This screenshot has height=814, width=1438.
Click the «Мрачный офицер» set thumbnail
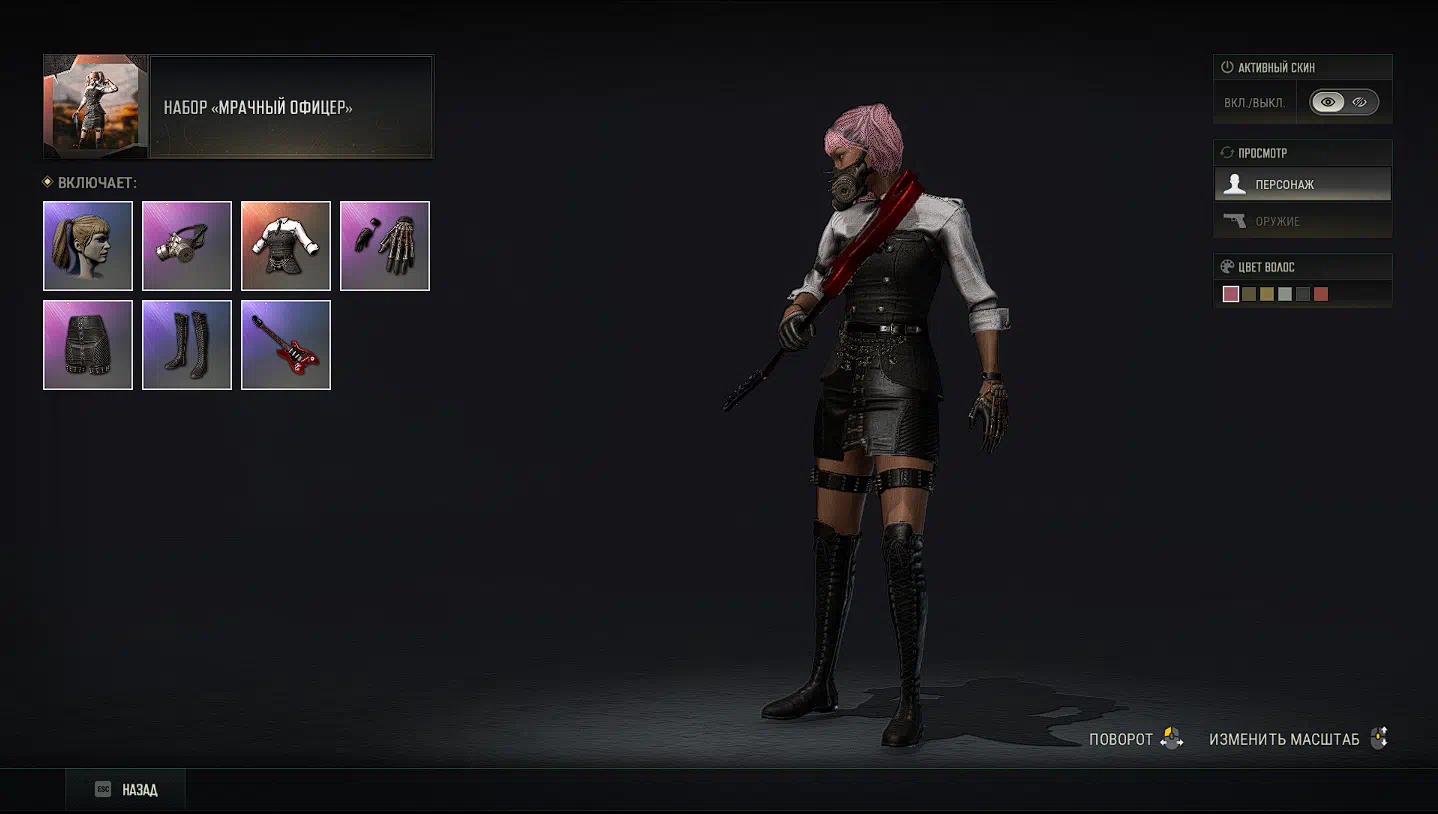tap(96, 107)
